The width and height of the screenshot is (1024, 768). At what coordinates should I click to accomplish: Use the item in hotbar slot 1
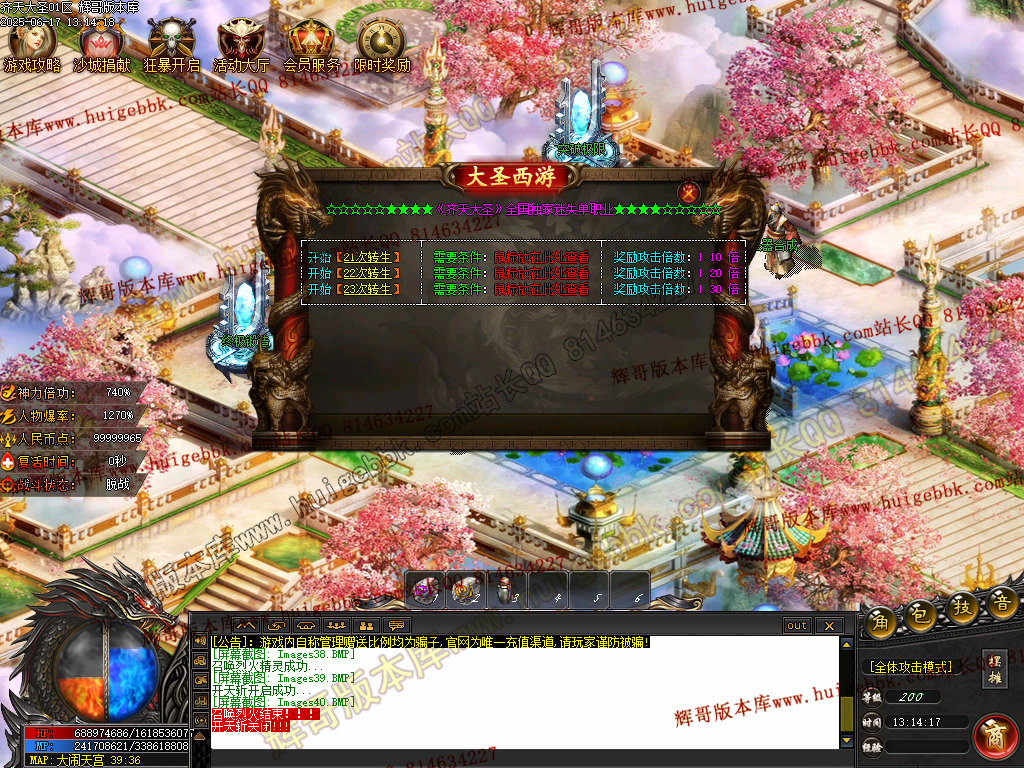426,591
